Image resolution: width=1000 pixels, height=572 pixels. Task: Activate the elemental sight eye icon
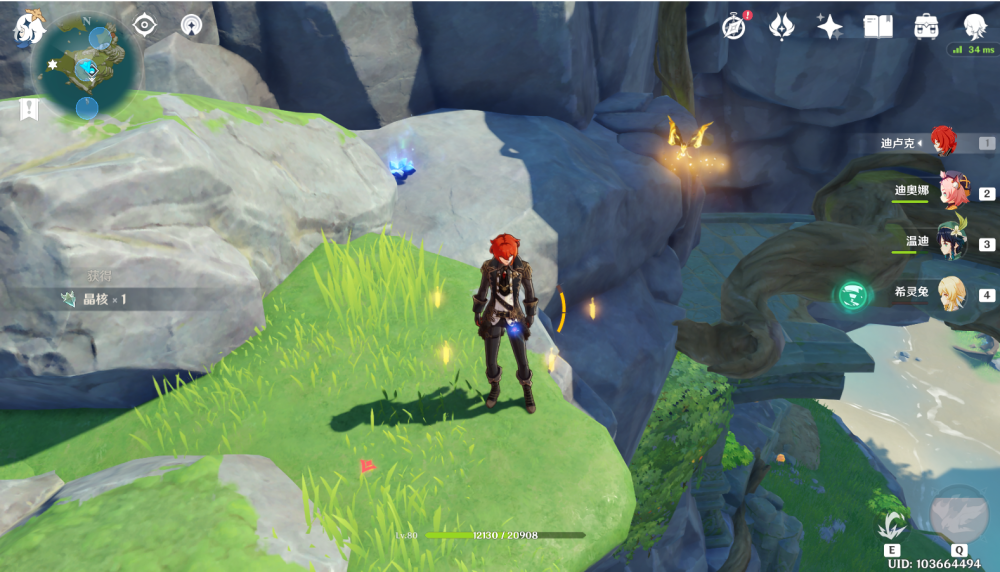coord(145,25)
